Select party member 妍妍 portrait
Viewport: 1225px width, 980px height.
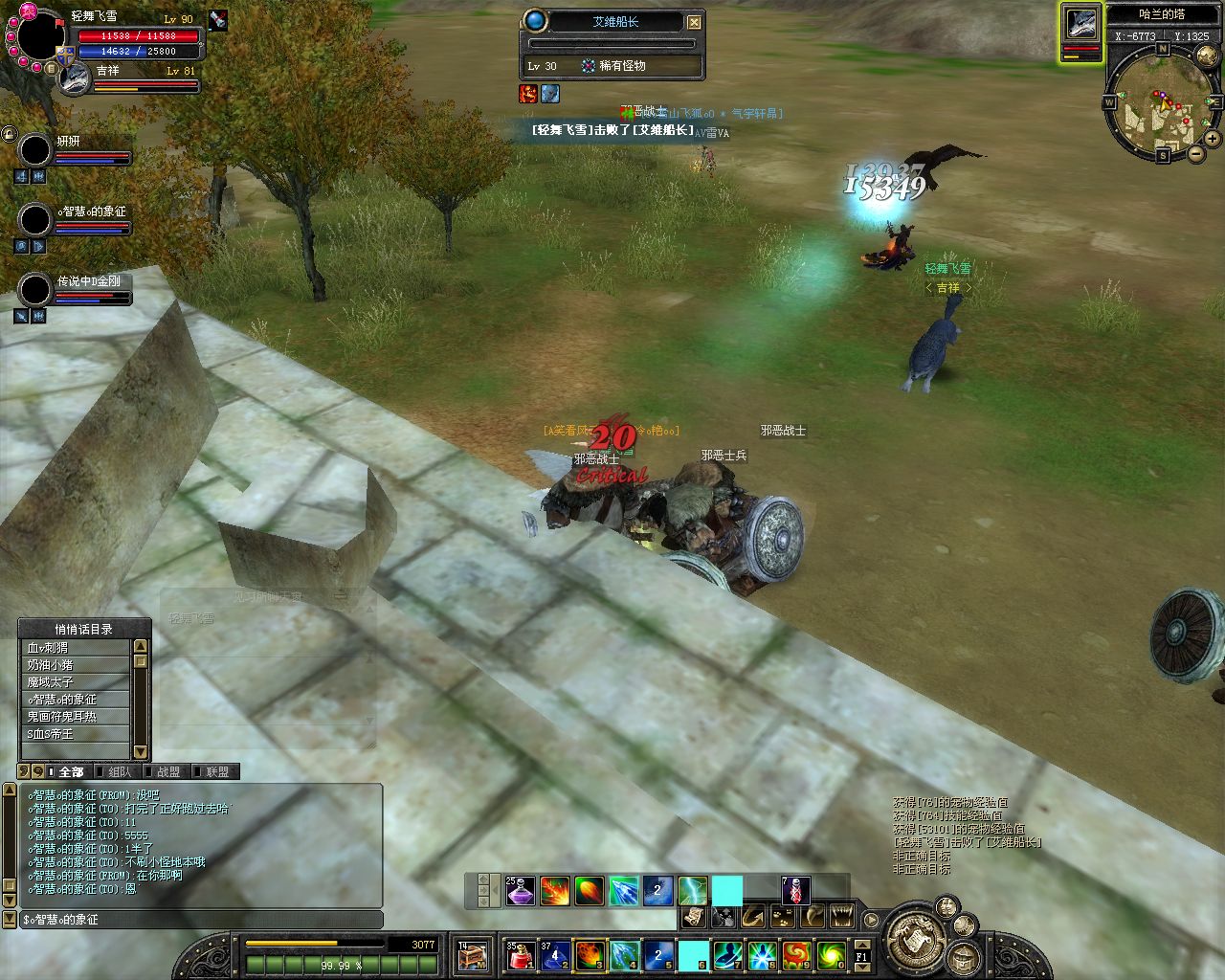pos(35,150)
